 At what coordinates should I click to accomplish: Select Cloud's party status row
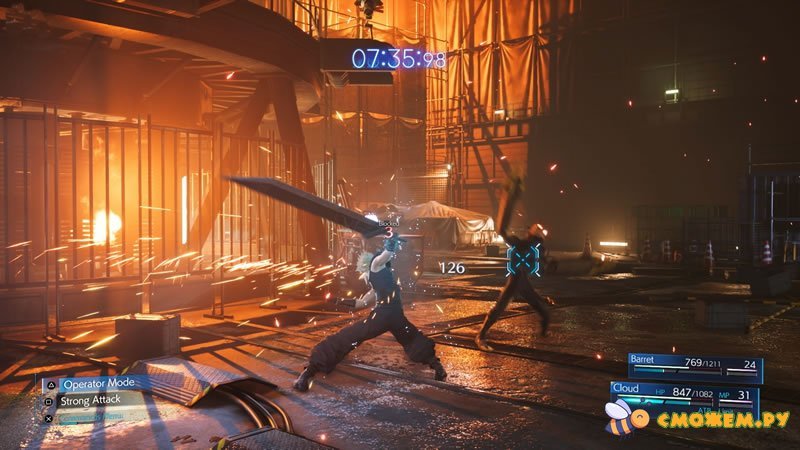click(x=685, y=393)
